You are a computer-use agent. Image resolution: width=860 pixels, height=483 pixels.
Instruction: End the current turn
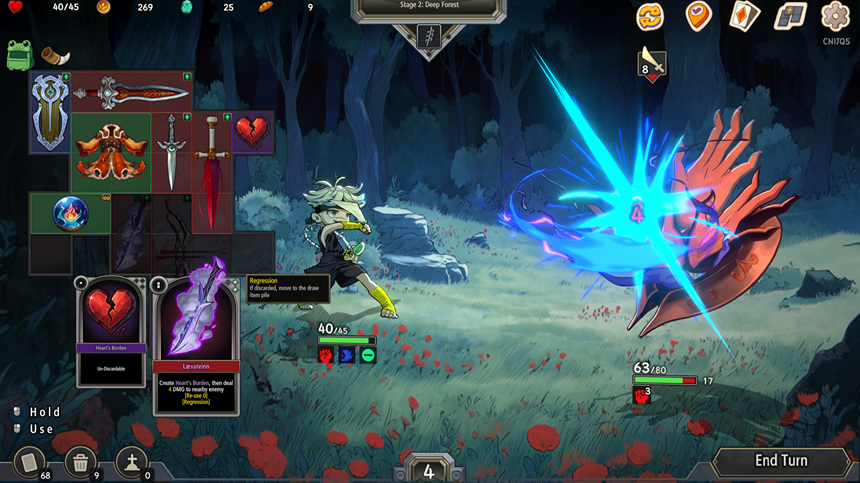pos(780,461)
